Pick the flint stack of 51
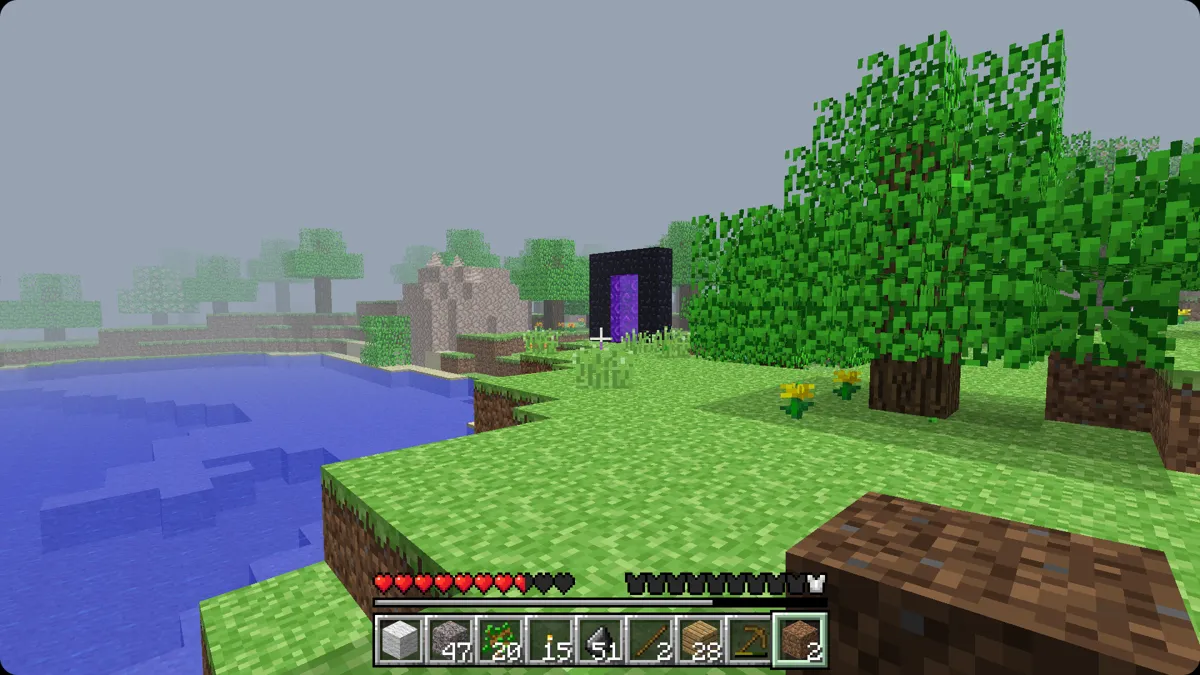Screen dimensions: 1200x675 (x=599, y=640)
